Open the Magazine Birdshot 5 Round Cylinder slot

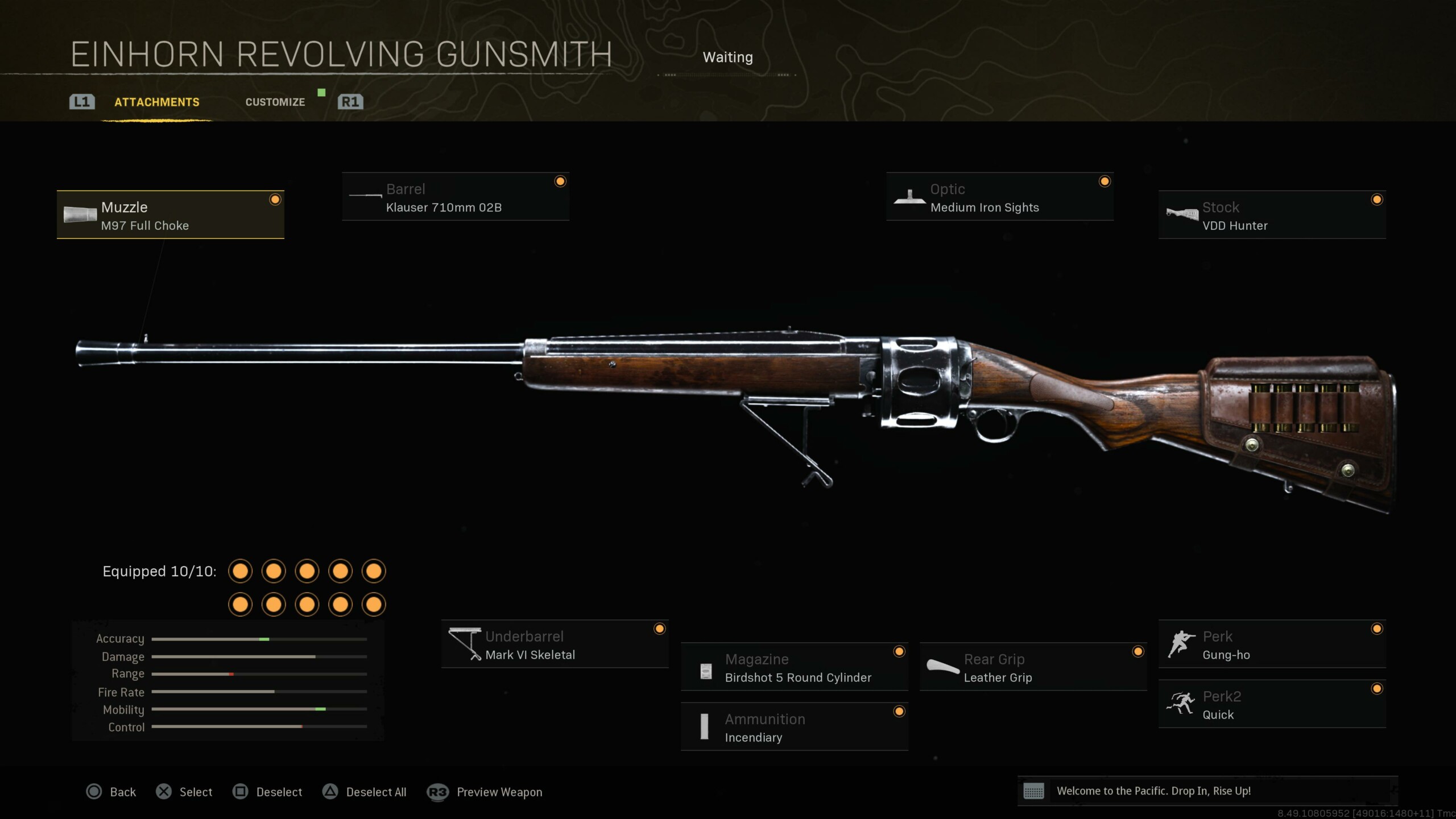(794, 667)
